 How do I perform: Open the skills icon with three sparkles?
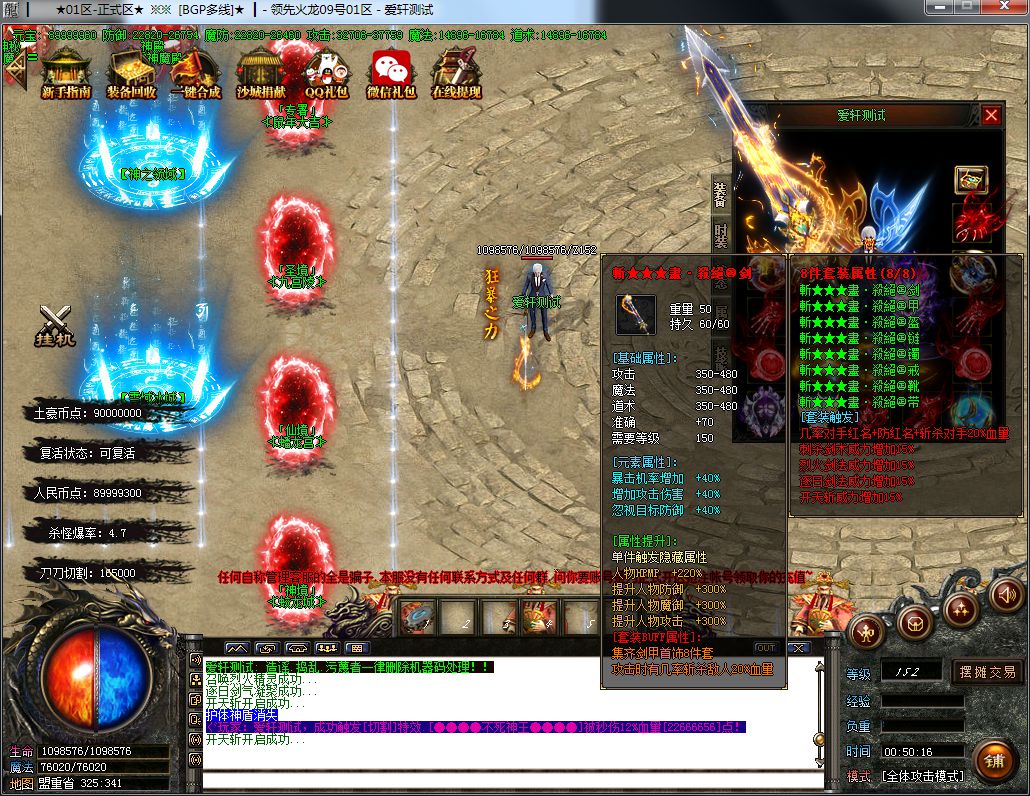961,608
